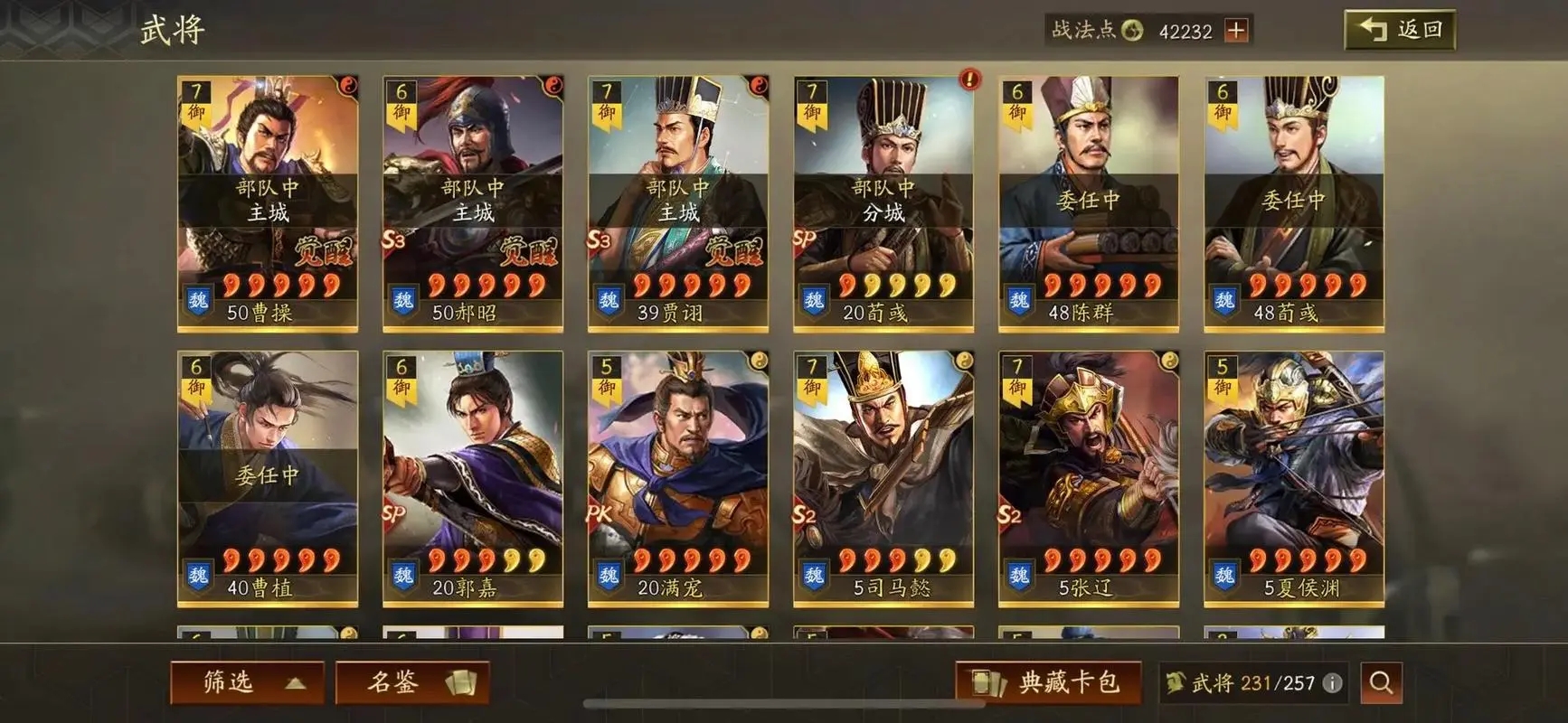Expand the 筛选 filter panel

pos(244,681)
